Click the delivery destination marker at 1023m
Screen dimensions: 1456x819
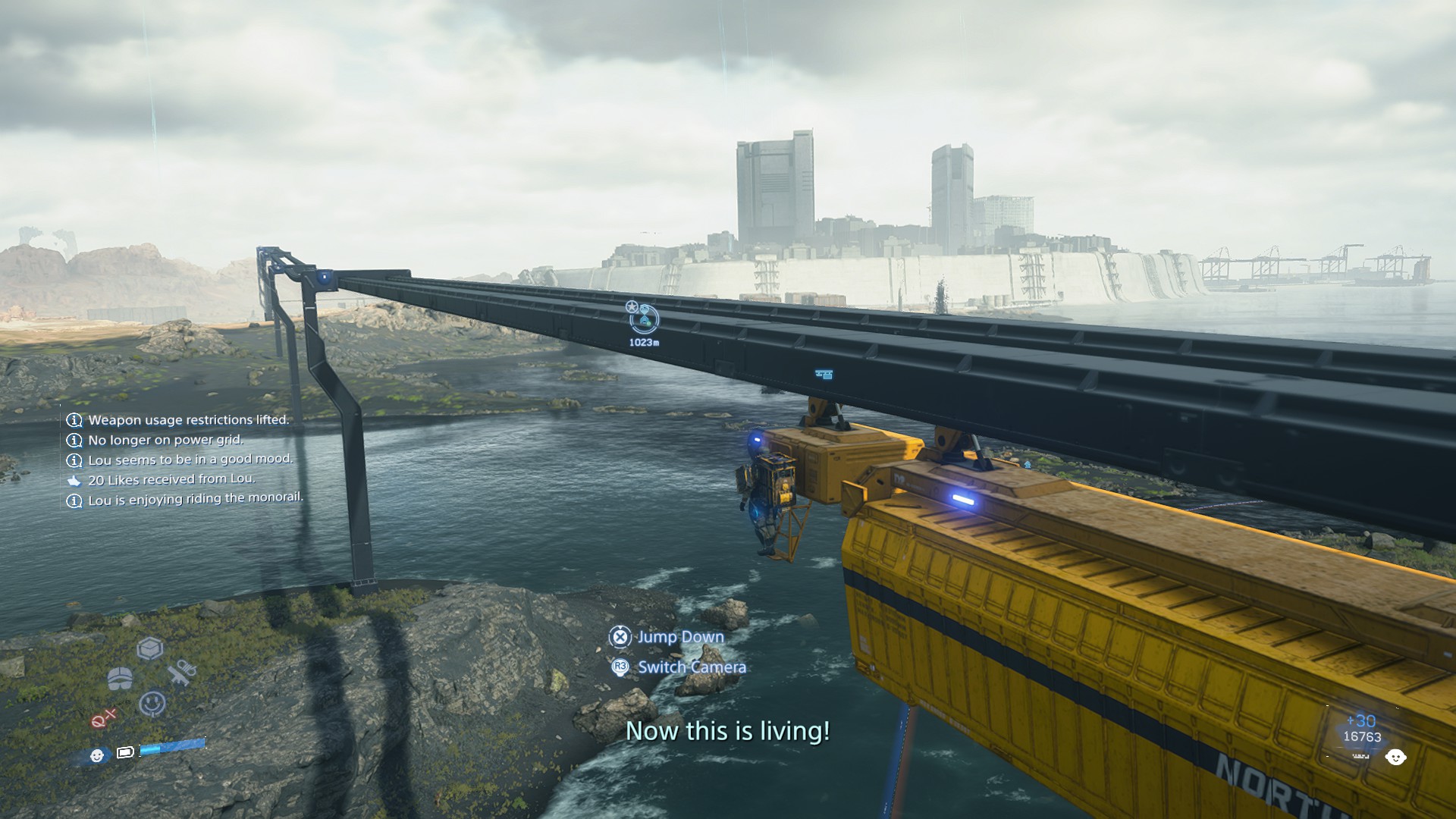(x=644, y=318)
